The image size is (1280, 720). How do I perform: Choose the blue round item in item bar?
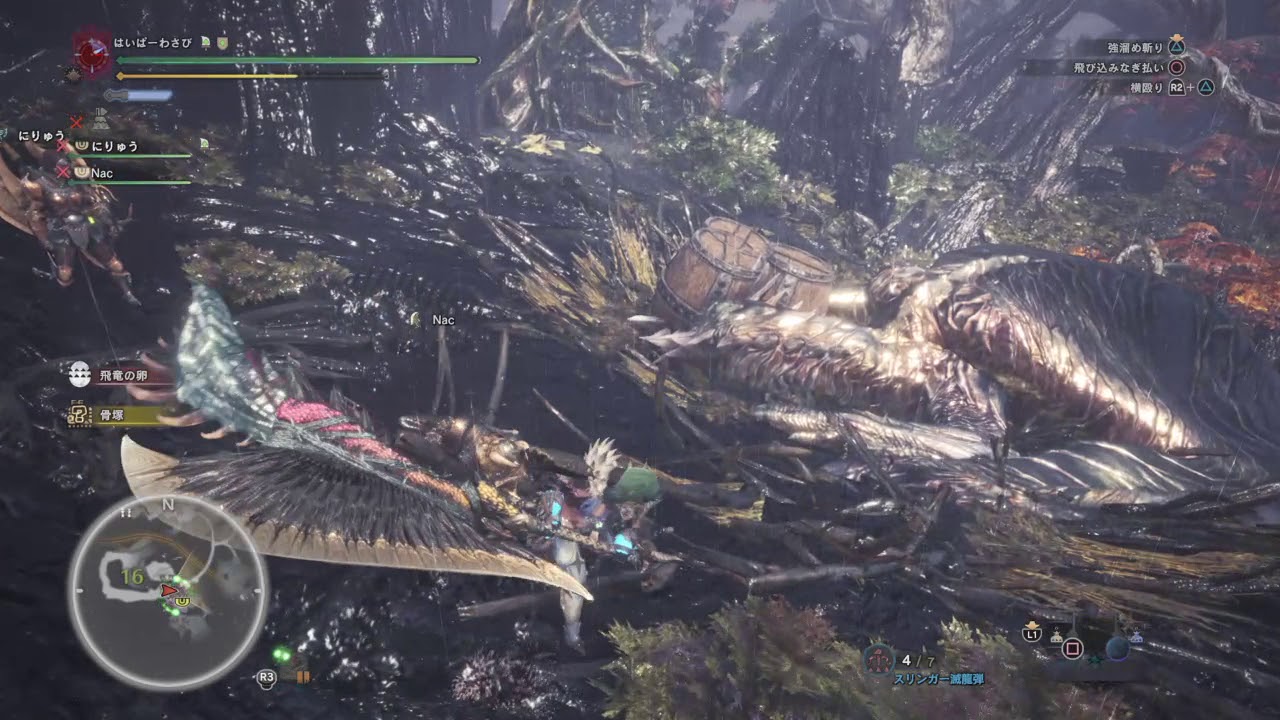[1116, 648]
